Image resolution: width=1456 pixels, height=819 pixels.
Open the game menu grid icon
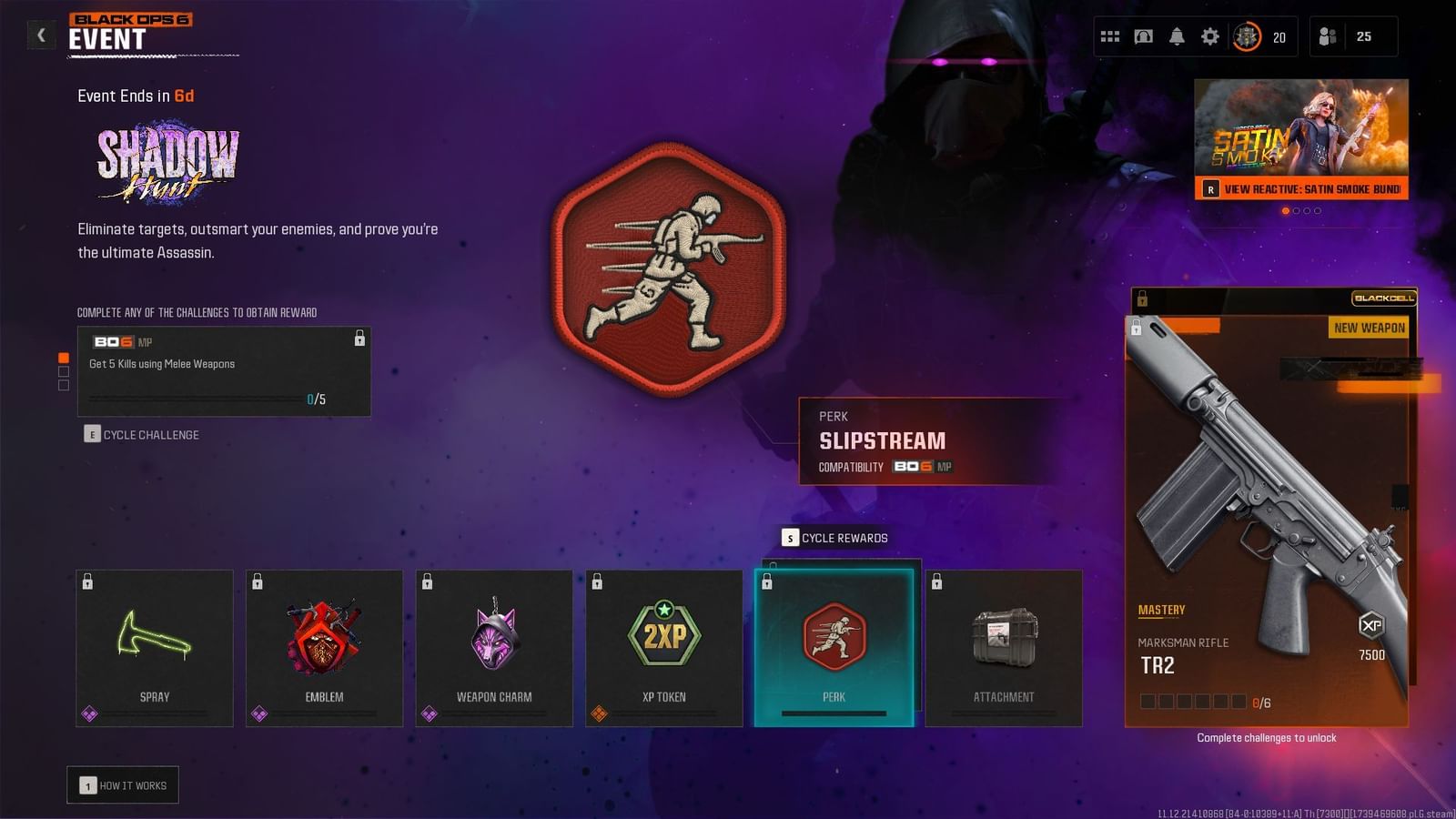coord(1110,36)
